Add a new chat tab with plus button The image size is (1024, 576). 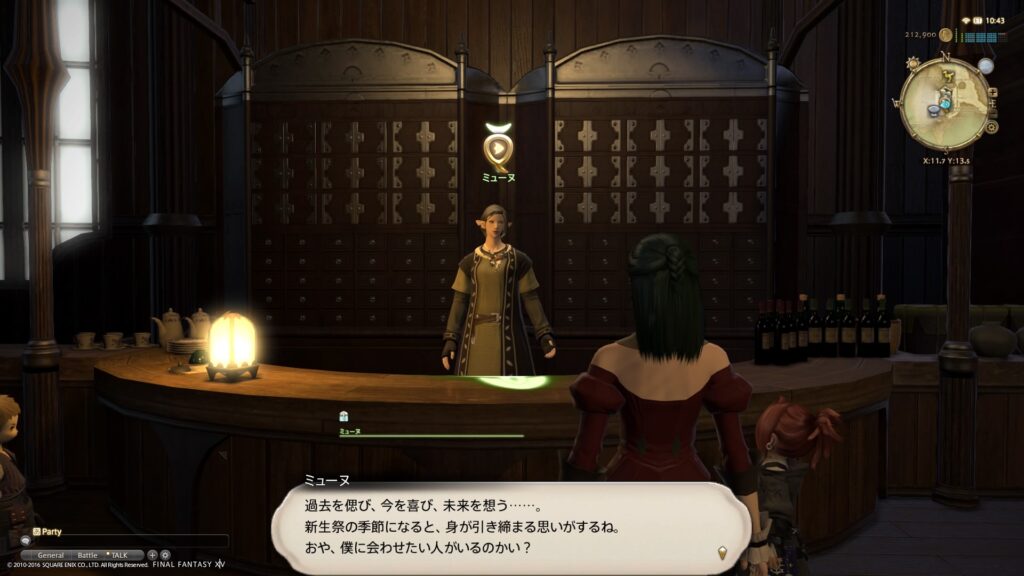(x=152, y=554)
